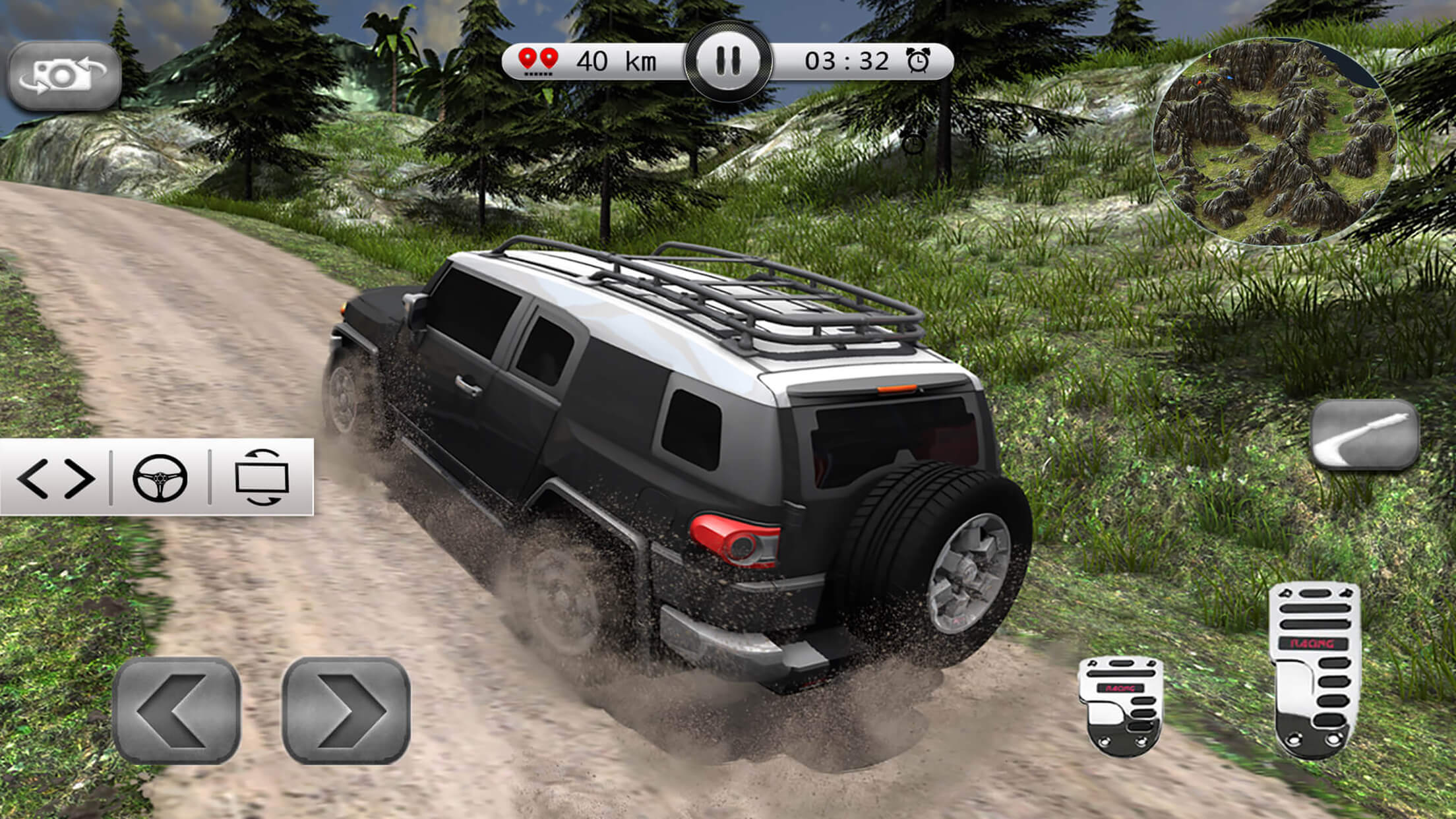The width and height of the screenshot is (1456, 819).
Task: Choose steering wheel control mode
Action: click(x=160, y=478)
